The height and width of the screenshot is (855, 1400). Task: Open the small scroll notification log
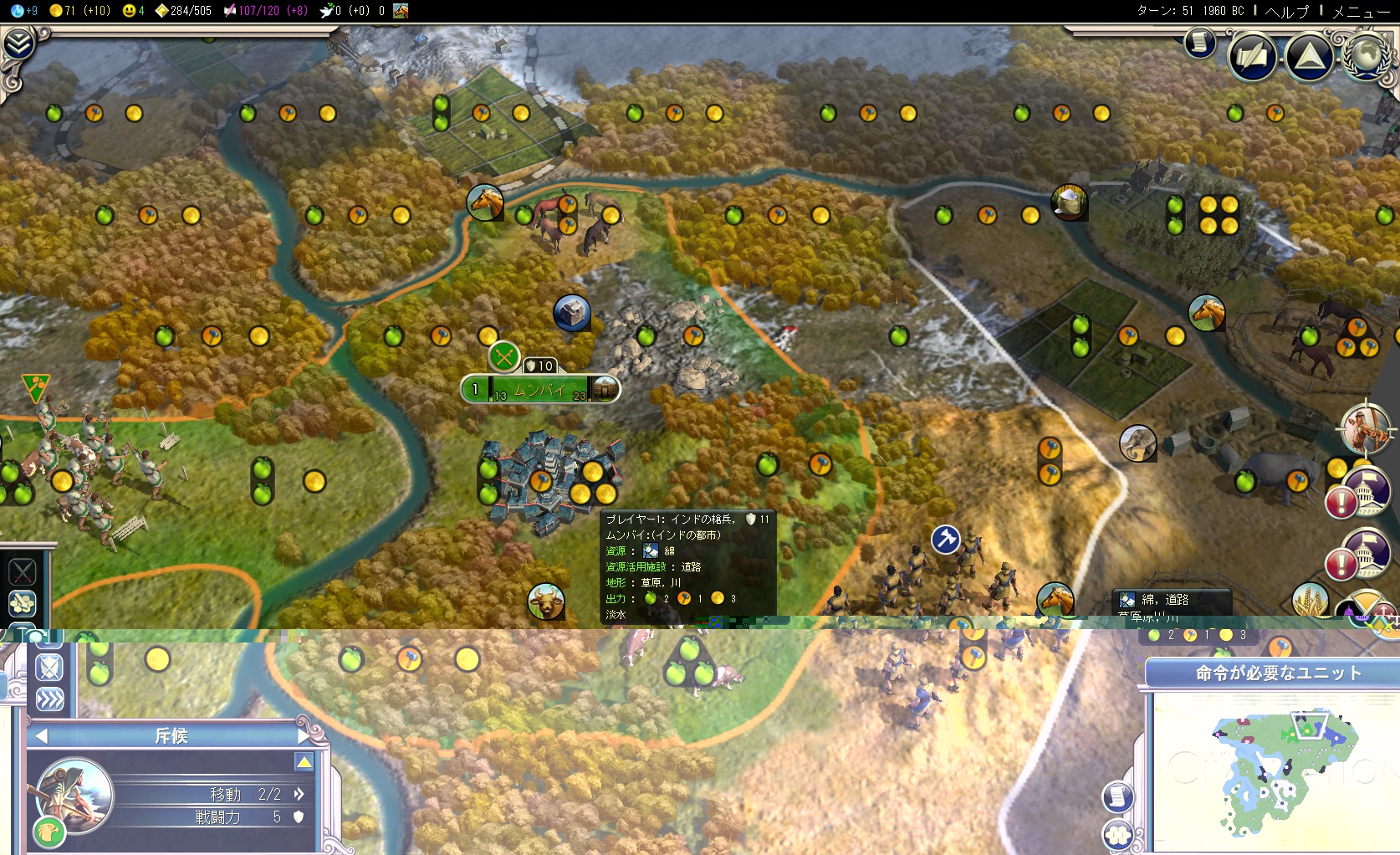point(1199,42)
